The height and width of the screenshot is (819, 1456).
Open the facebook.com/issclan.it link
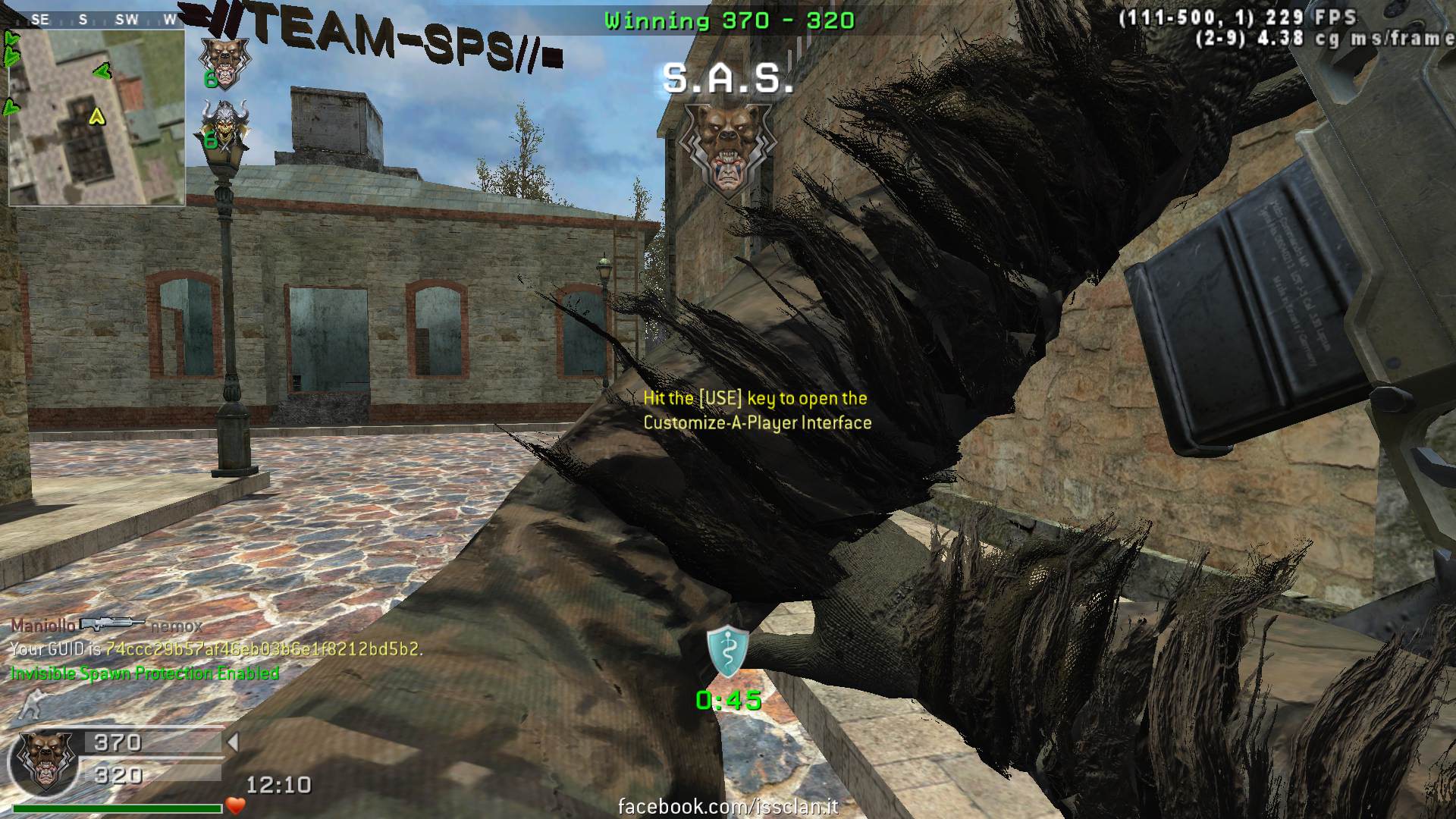(x=728, y=806)
